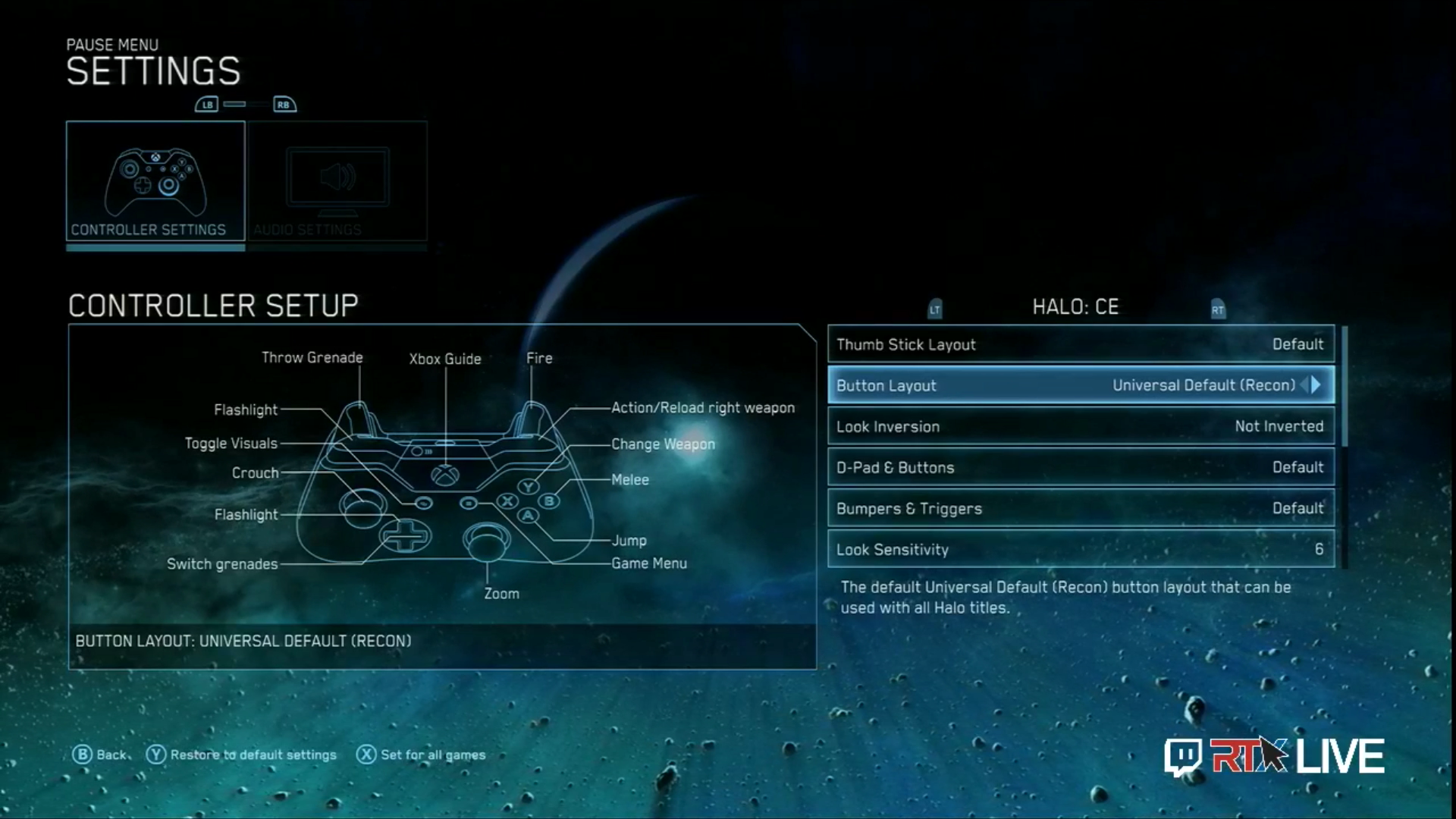Screen dimensions: 1456x819
Task: Open the D-Pad & Buttons setting
Action: (1081, 467)
